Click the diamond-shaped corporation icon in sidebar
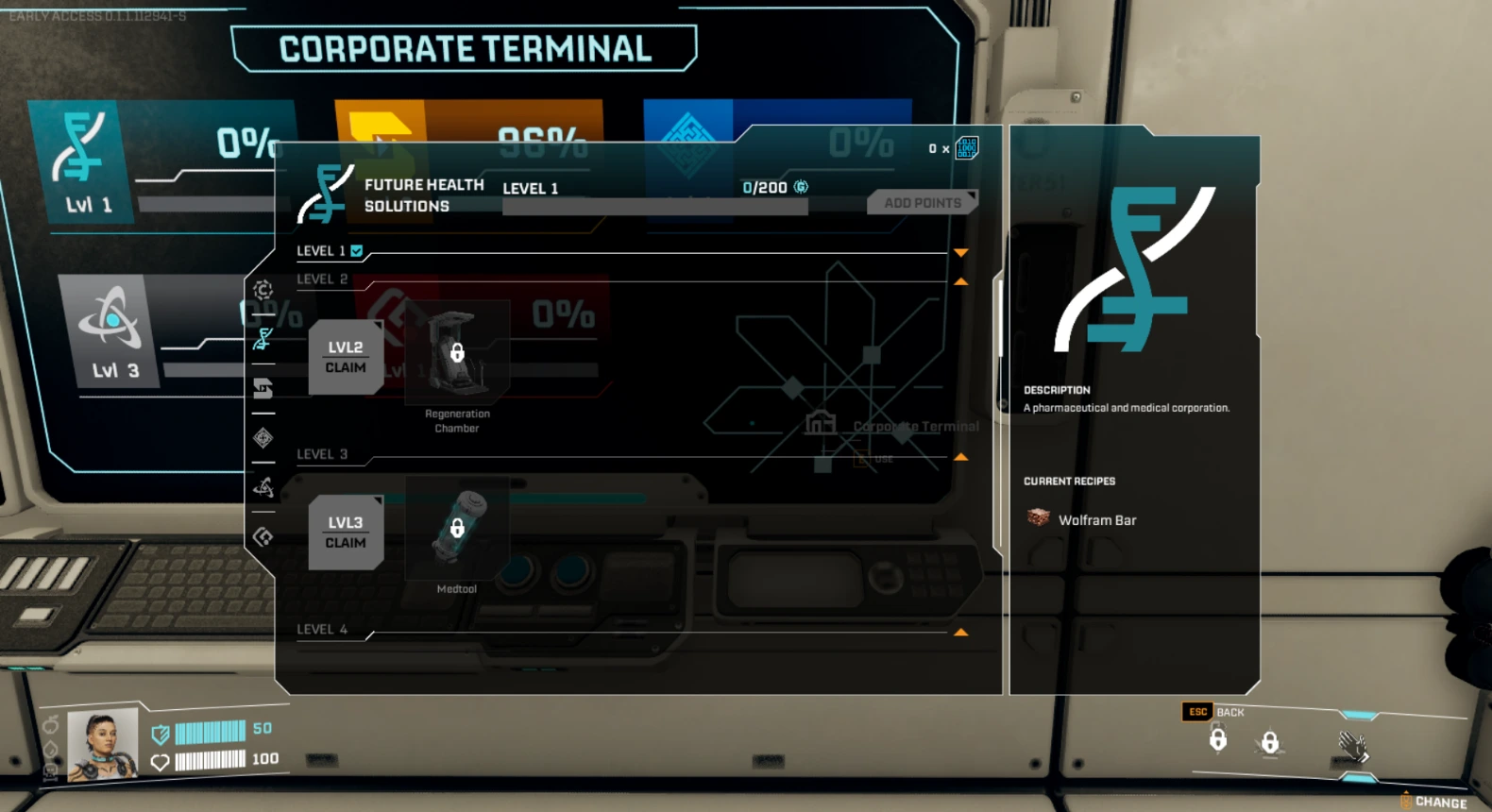The width and height of the screenshot is (1492, 812). [263, 438]
